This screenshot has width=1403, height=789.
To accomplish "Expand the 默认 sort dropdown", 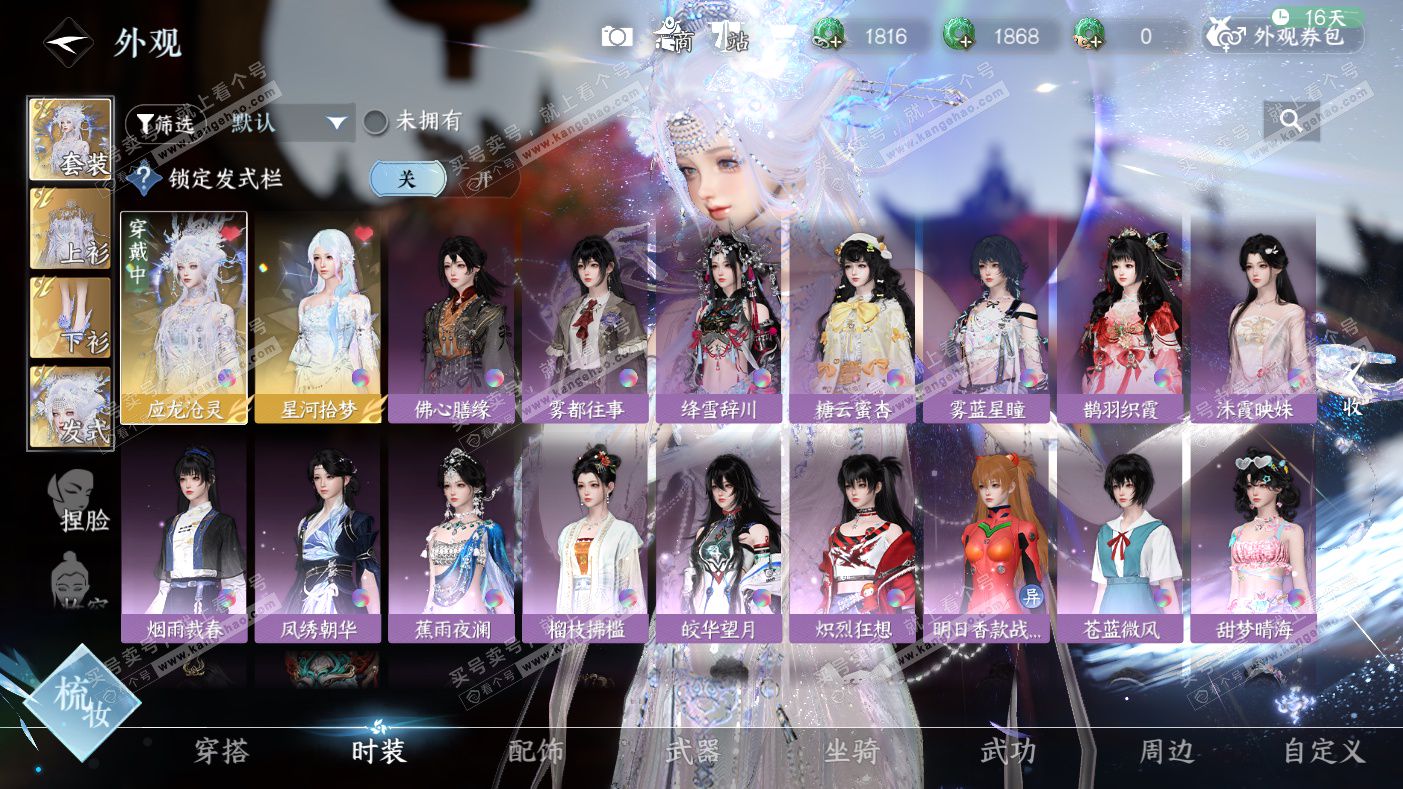I will tap(290, 123).
